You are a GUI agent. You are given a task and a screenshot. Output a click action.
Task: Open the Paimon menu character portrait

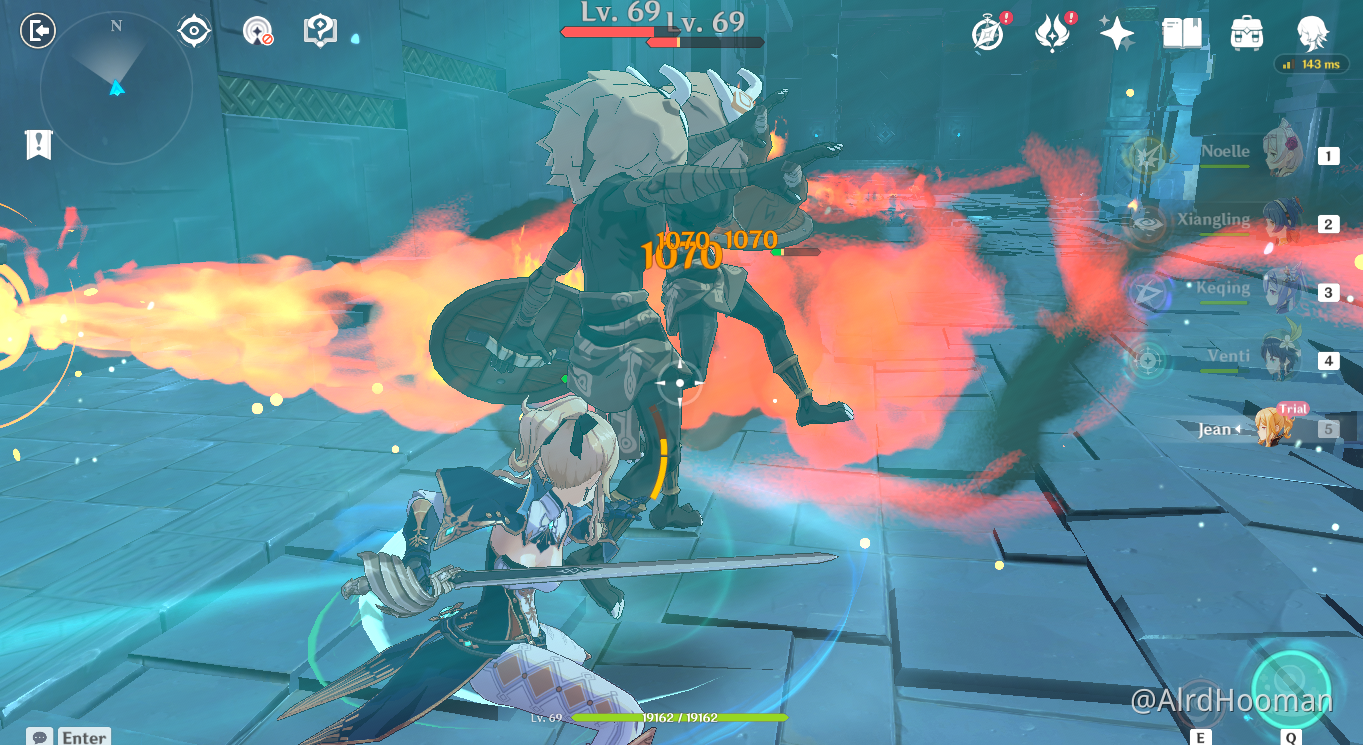pyautogui.click(x=1311, y=34)
